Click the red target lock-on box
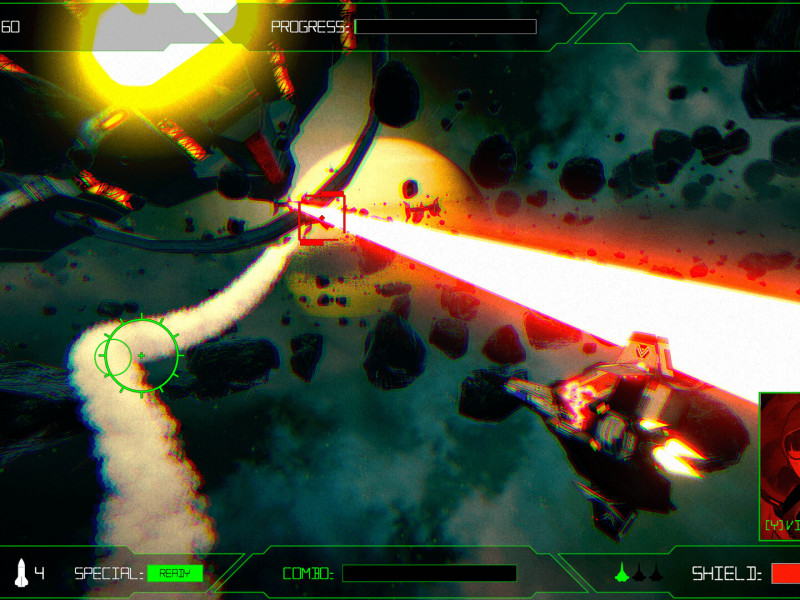 (x=322, y=218)
